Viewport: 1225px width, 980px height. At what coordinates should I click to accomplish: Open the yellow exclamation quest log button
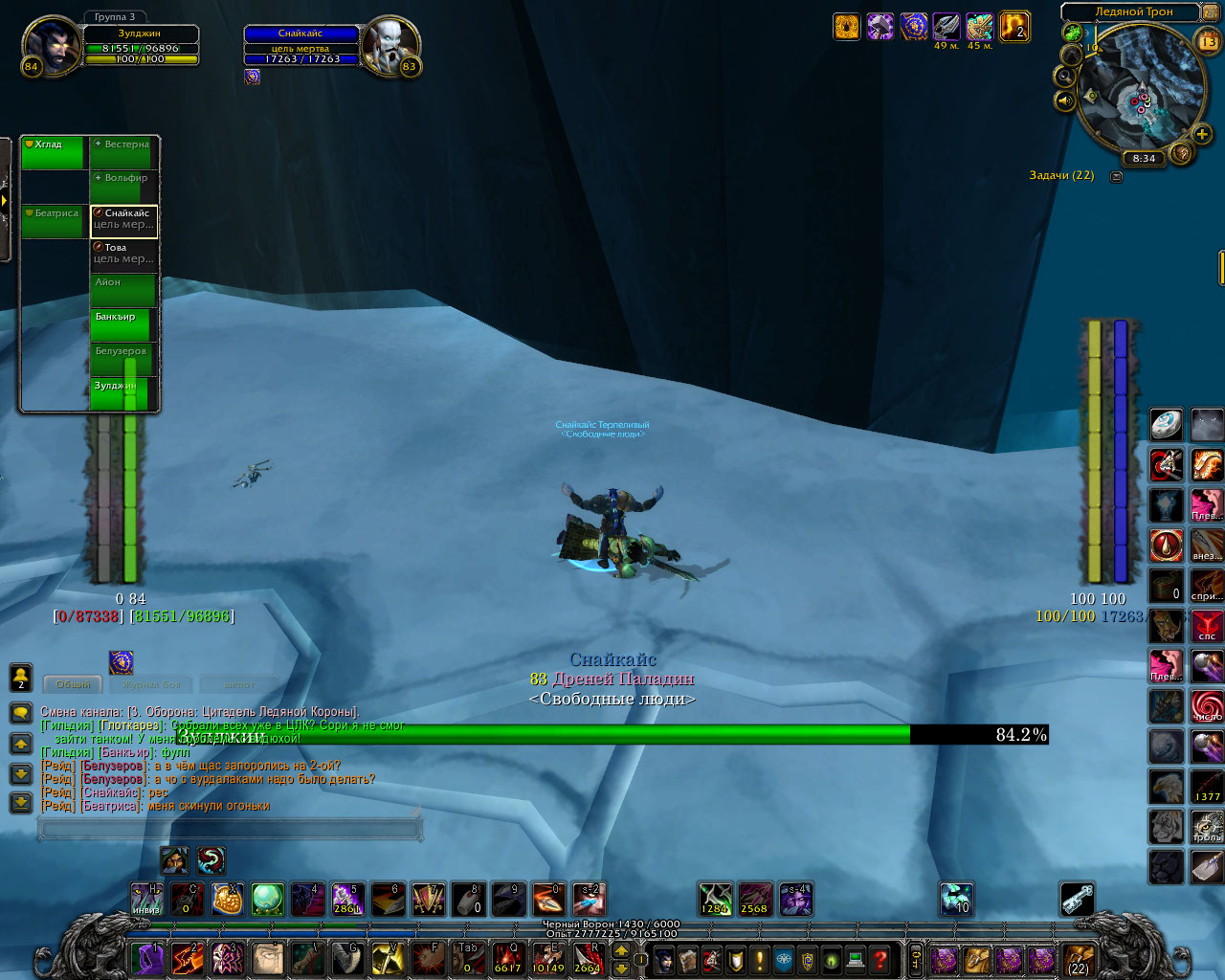coord(760,959)
